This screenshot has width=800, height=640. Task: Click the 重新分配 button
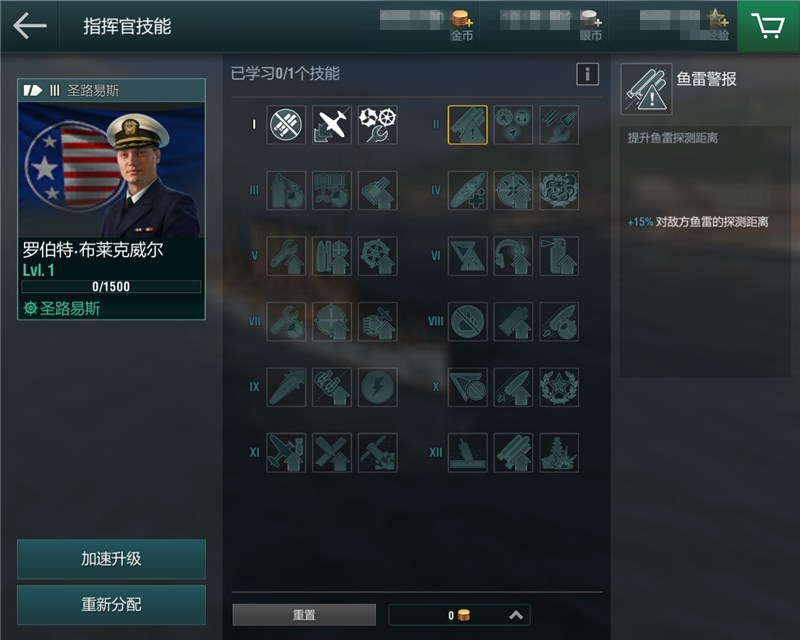point(111,605)
